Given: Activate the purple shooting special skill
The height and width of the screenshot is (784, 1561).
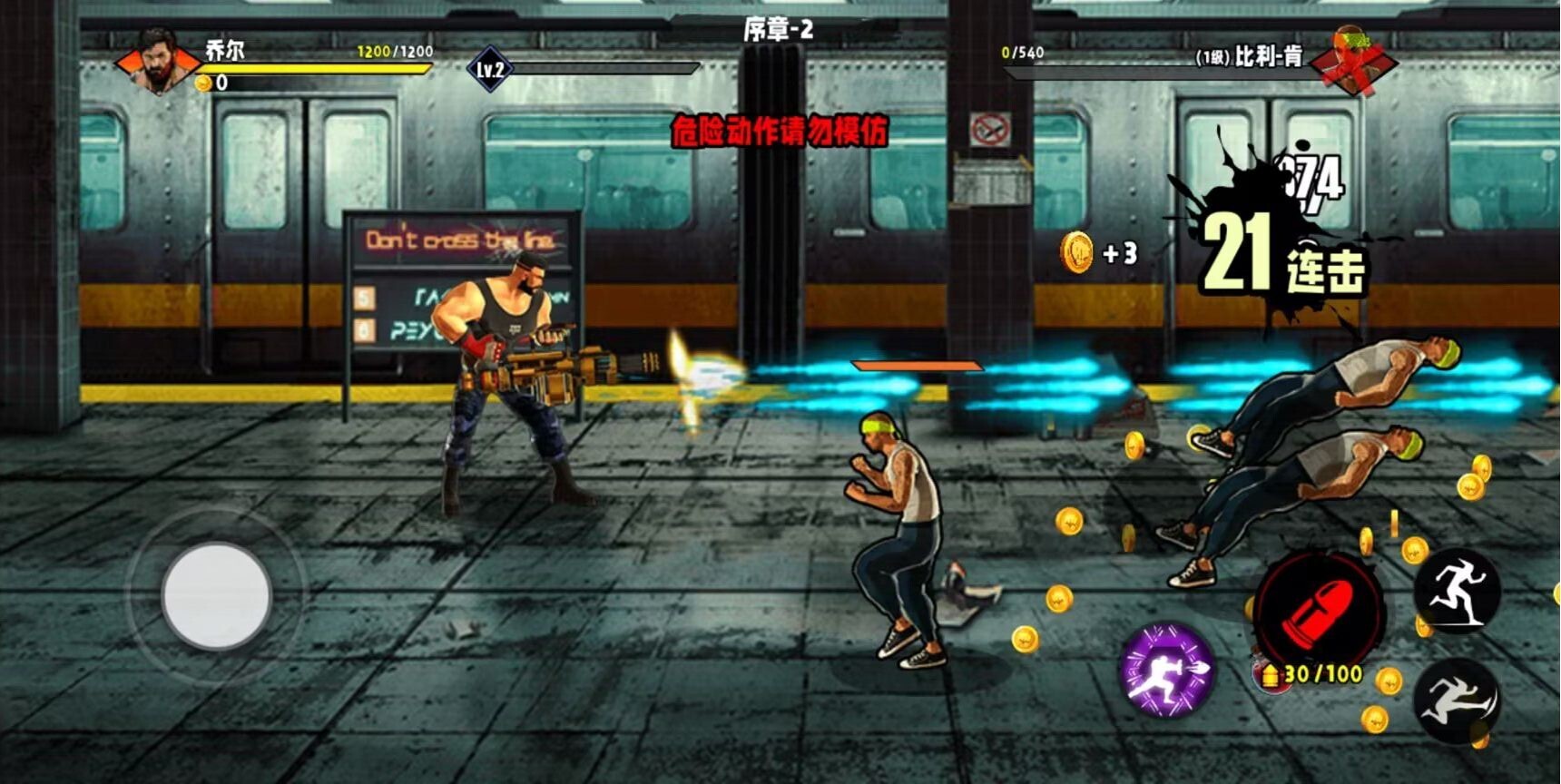Looking at the screenshot, I should 1166,670.
